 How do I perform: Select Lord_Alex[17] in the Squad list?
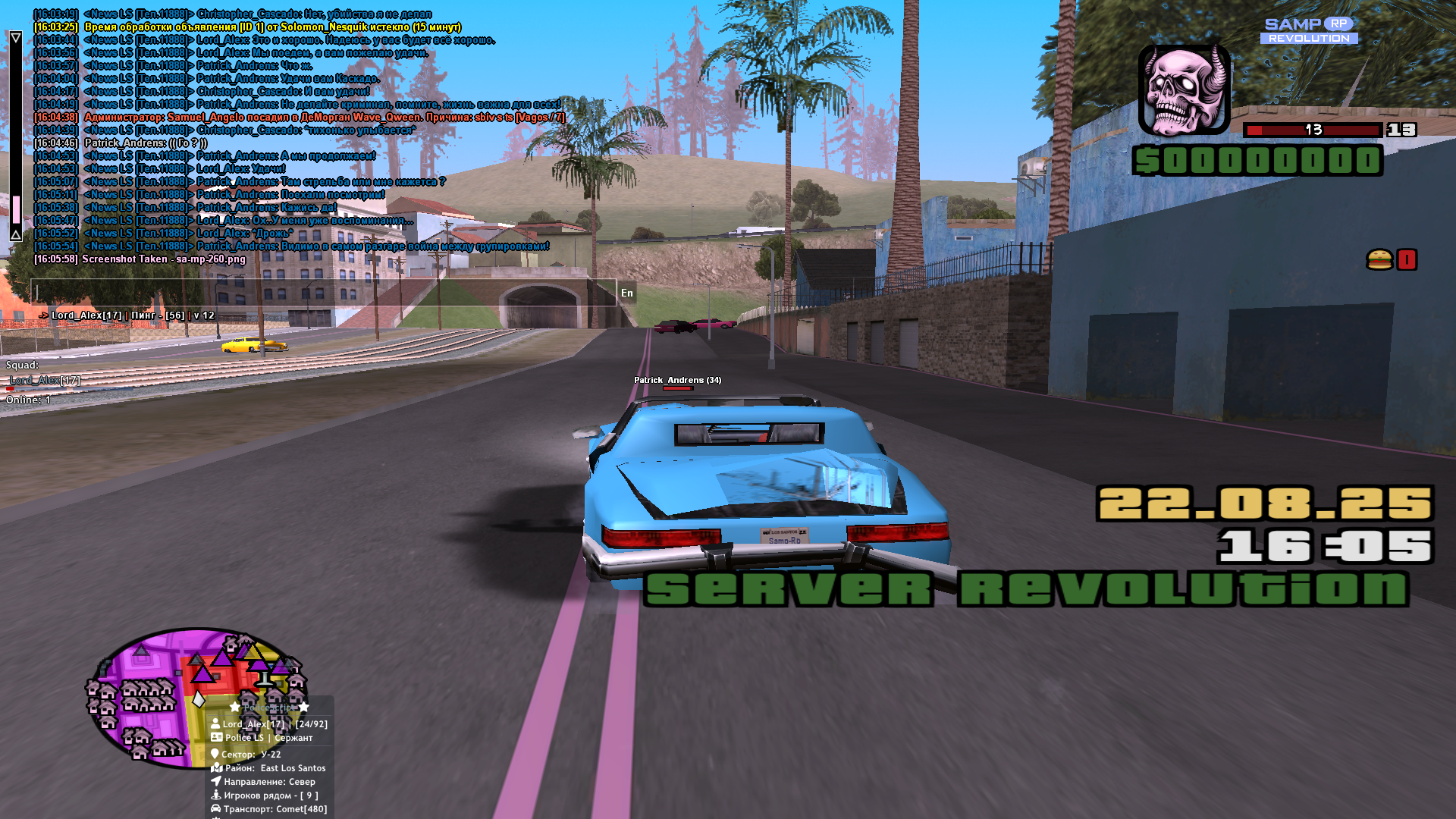(45, 380)
